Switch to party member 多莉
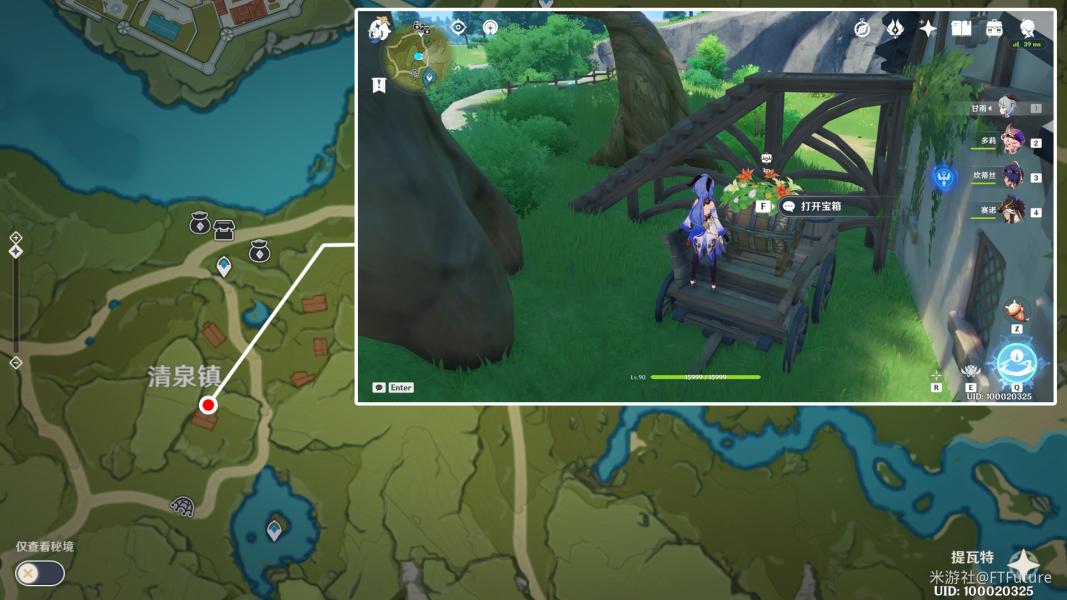 point(1010,142)
